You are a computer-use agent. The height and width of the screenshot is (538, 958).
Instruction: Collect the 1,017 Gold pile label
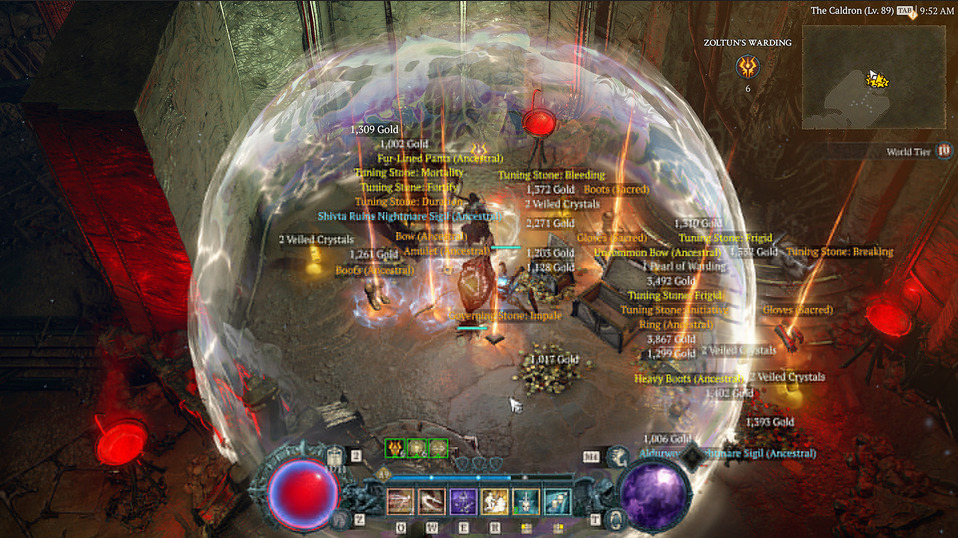click(x=553, y=359)
